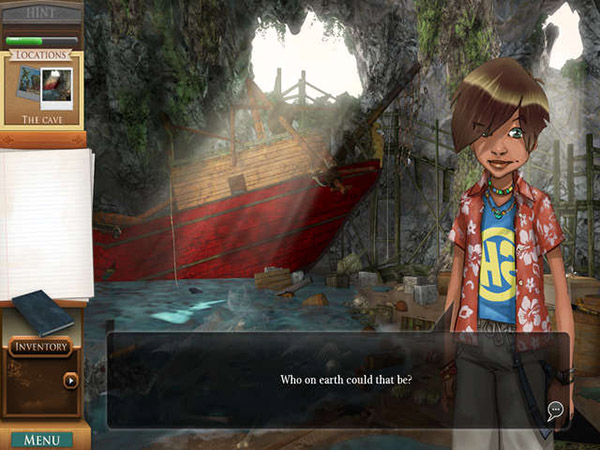600x450 pixels.
Task: Open the Inventory panel label
Action: (x=40, y=348)
